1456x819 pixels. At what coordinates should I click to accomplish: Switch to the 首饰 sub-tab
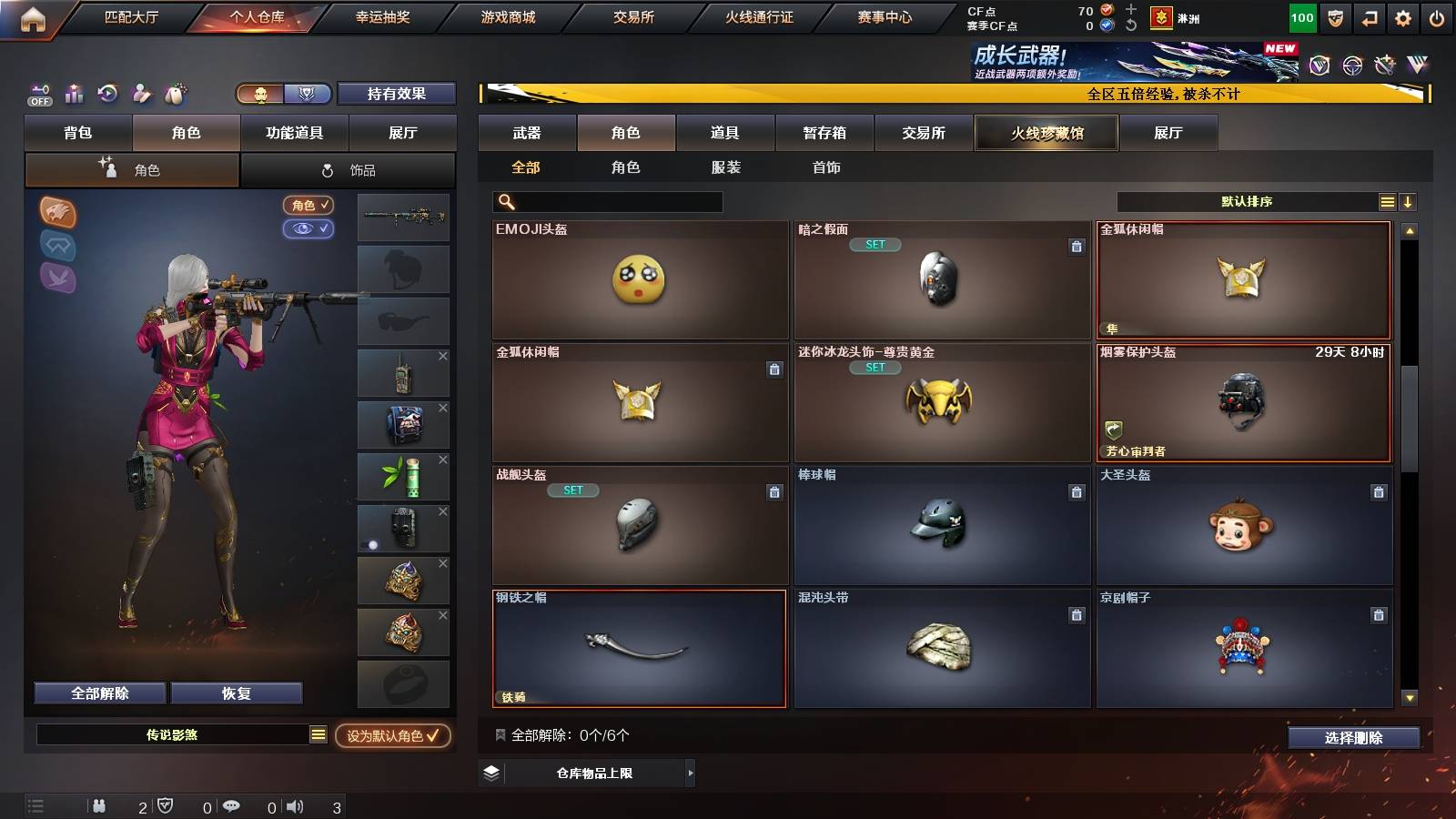(826, 167)
